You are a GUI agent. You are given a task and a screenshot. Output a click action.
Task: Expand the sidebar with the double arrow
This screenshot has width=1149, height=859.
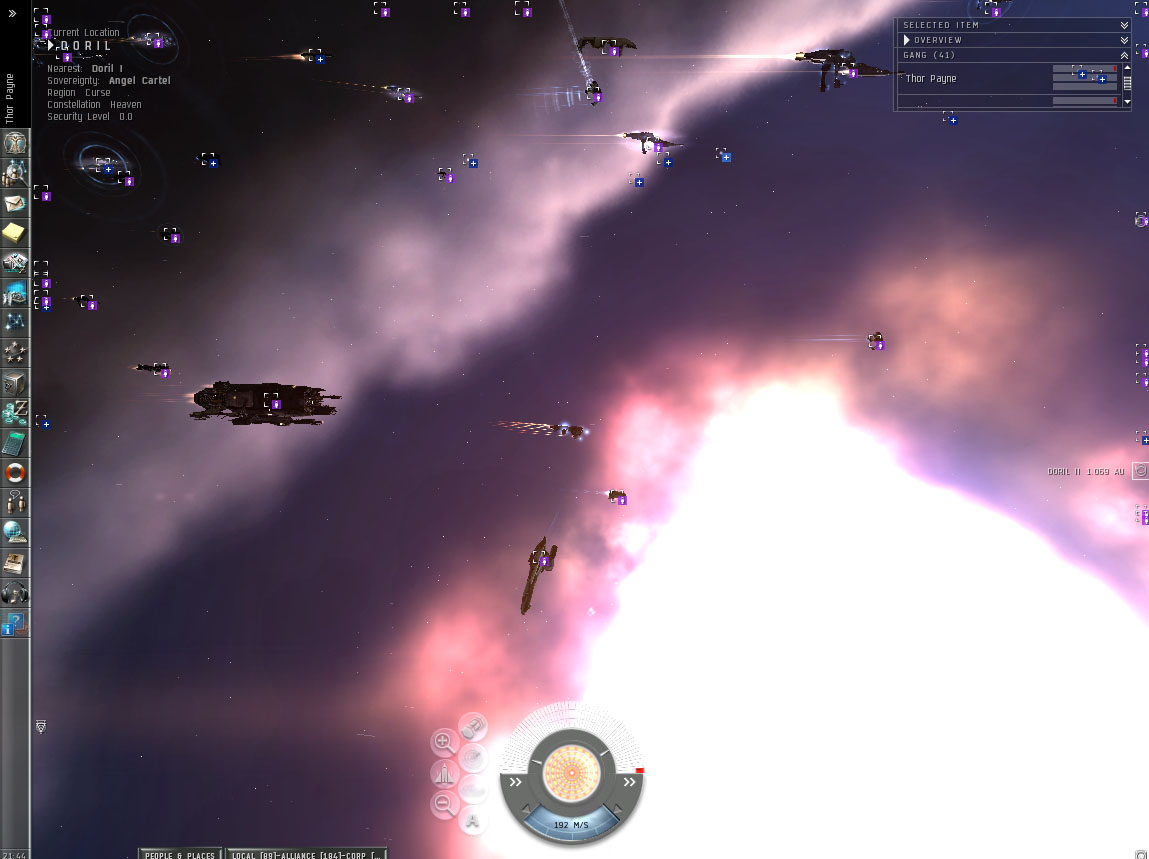[x=12, y=14]
